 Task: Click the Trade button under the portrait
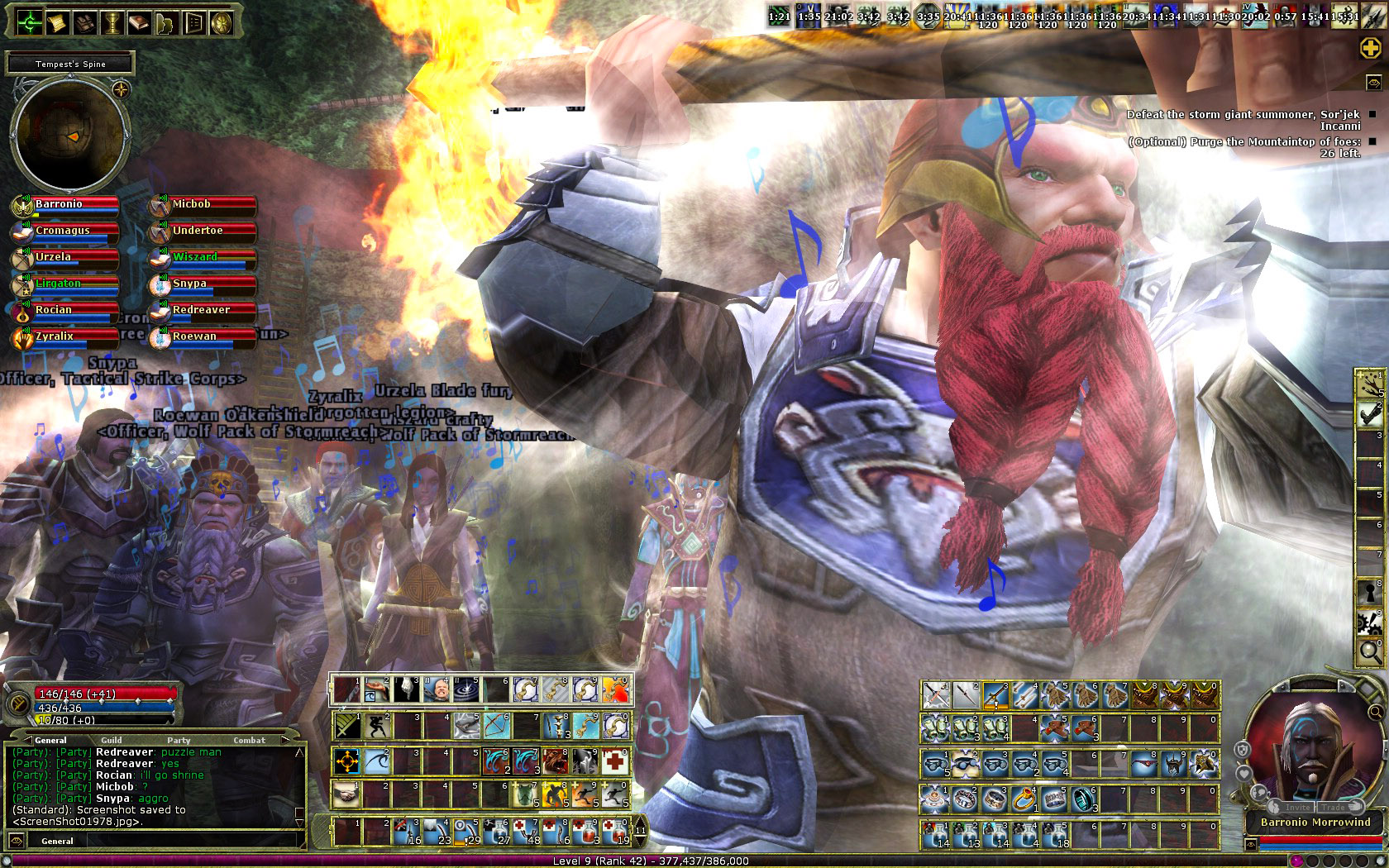tap(1333, 807)
